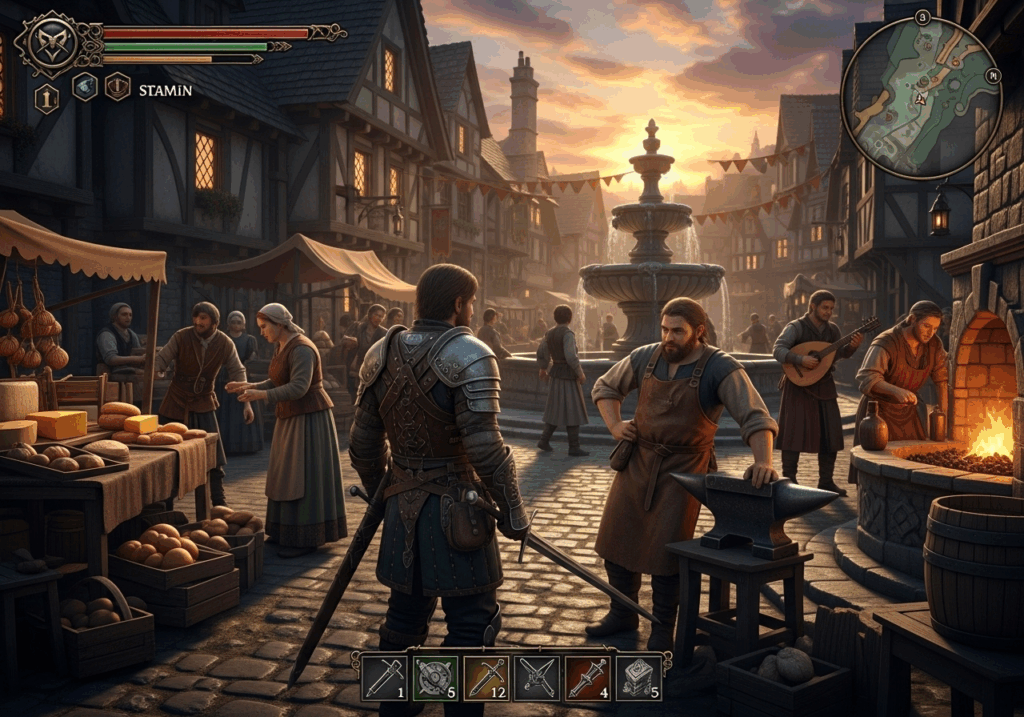Choose the sword slot with count 12

tap(486, 677)
